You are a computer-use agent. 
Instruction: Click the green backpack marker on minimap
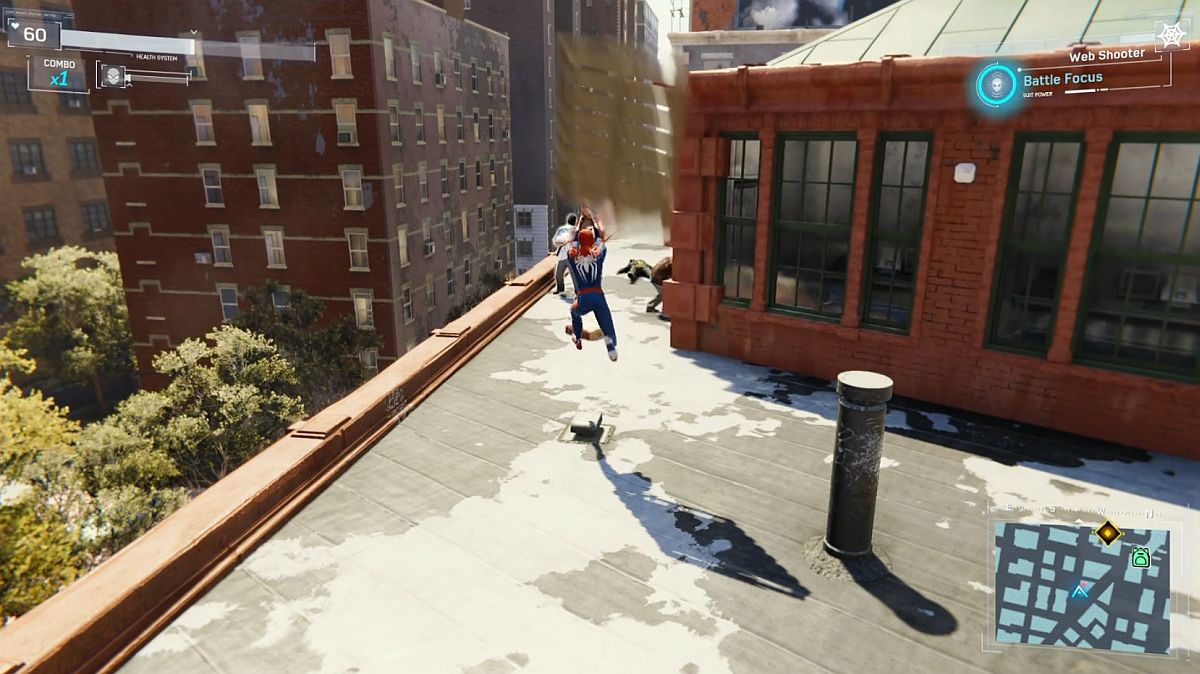click(x=1140, y=558)
